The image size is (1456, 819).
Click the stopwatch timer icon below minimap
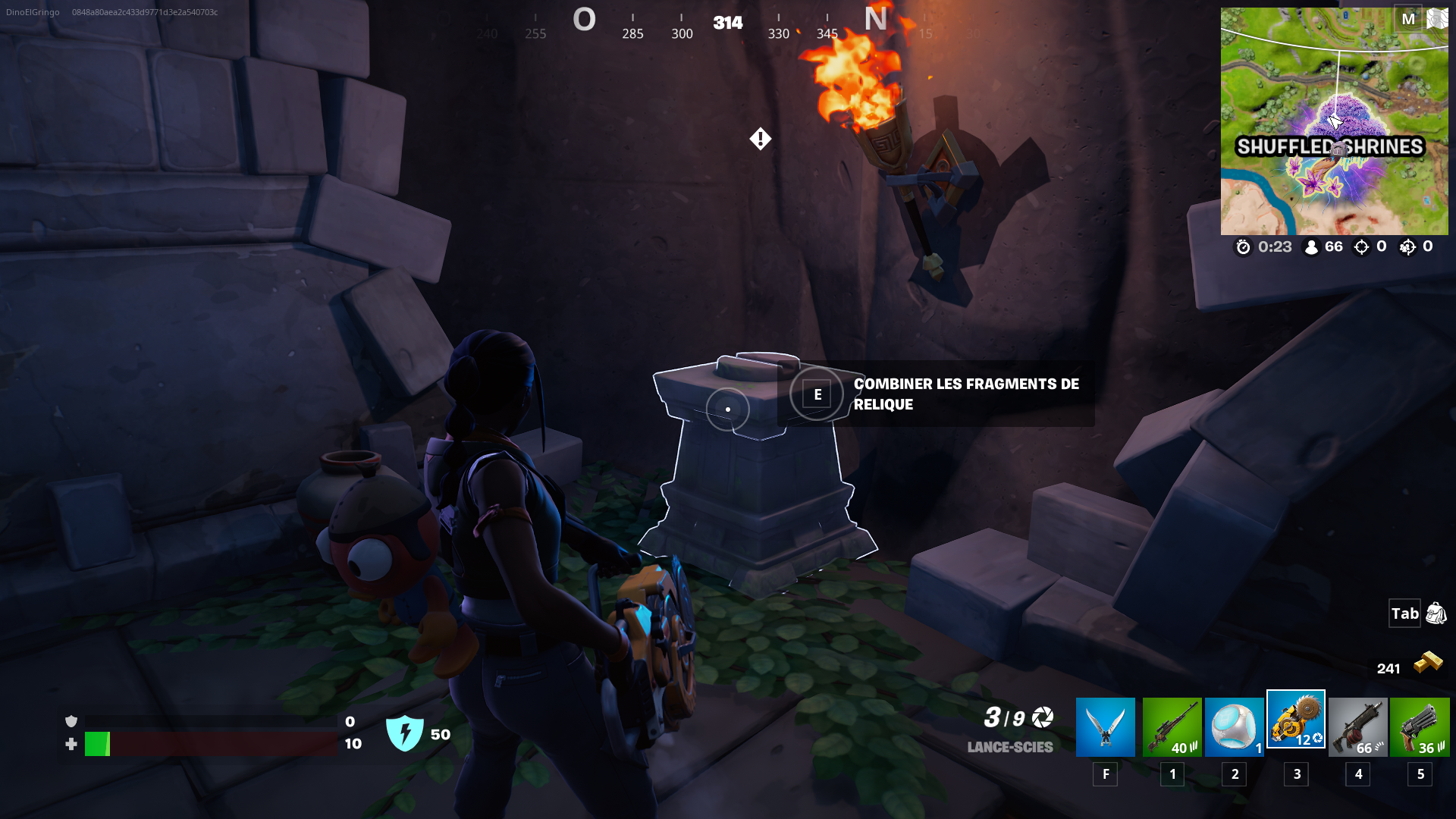pos(1242,246)
